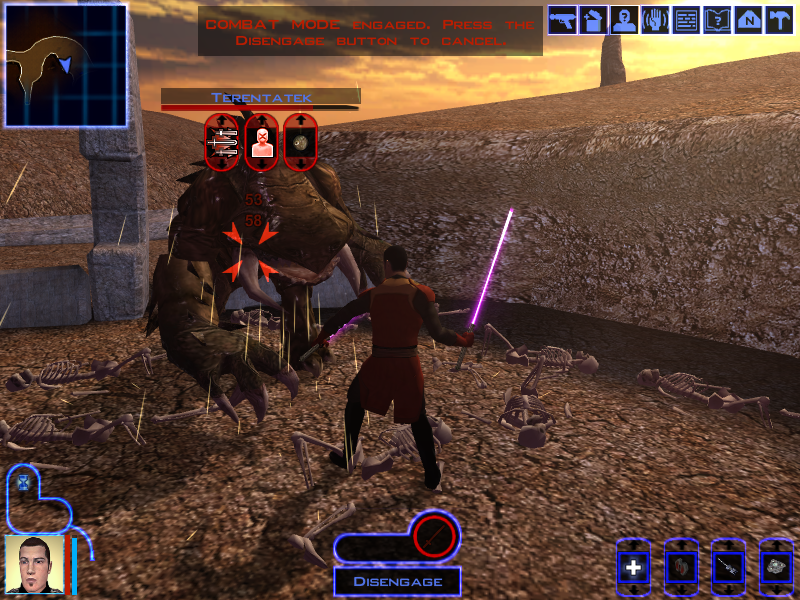Screen dimensions: 800x600
Task: Click the Disengage combat button
Action: [x=397, y=581]
